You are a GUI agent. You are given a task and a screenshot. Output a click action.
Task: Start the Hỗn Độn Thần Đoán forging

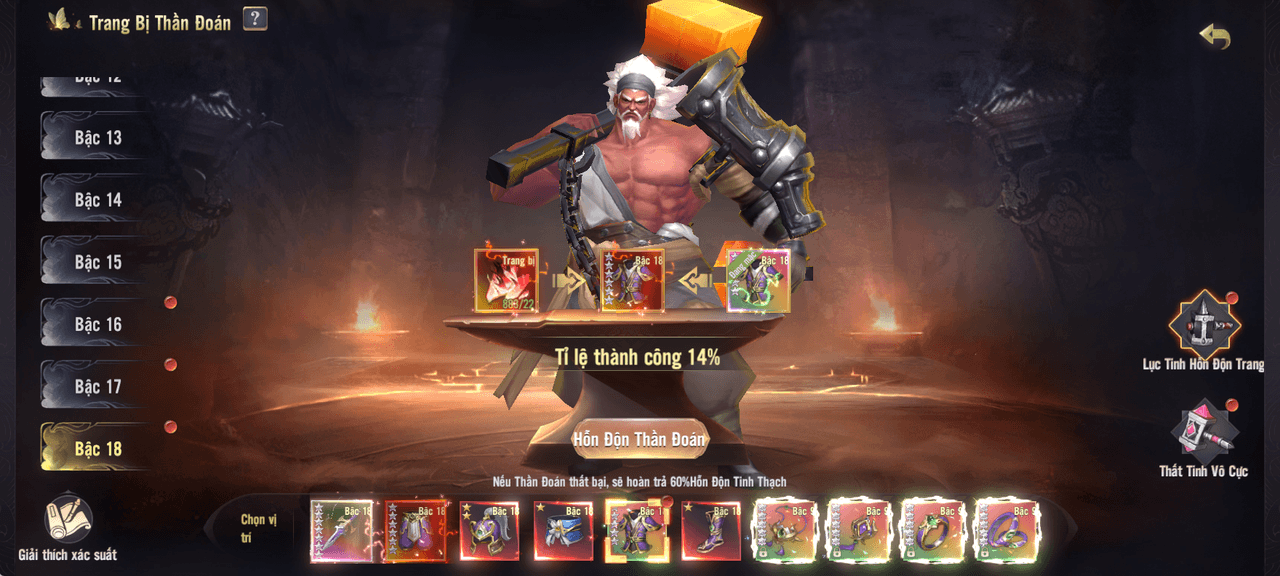[x=639, y=439]
